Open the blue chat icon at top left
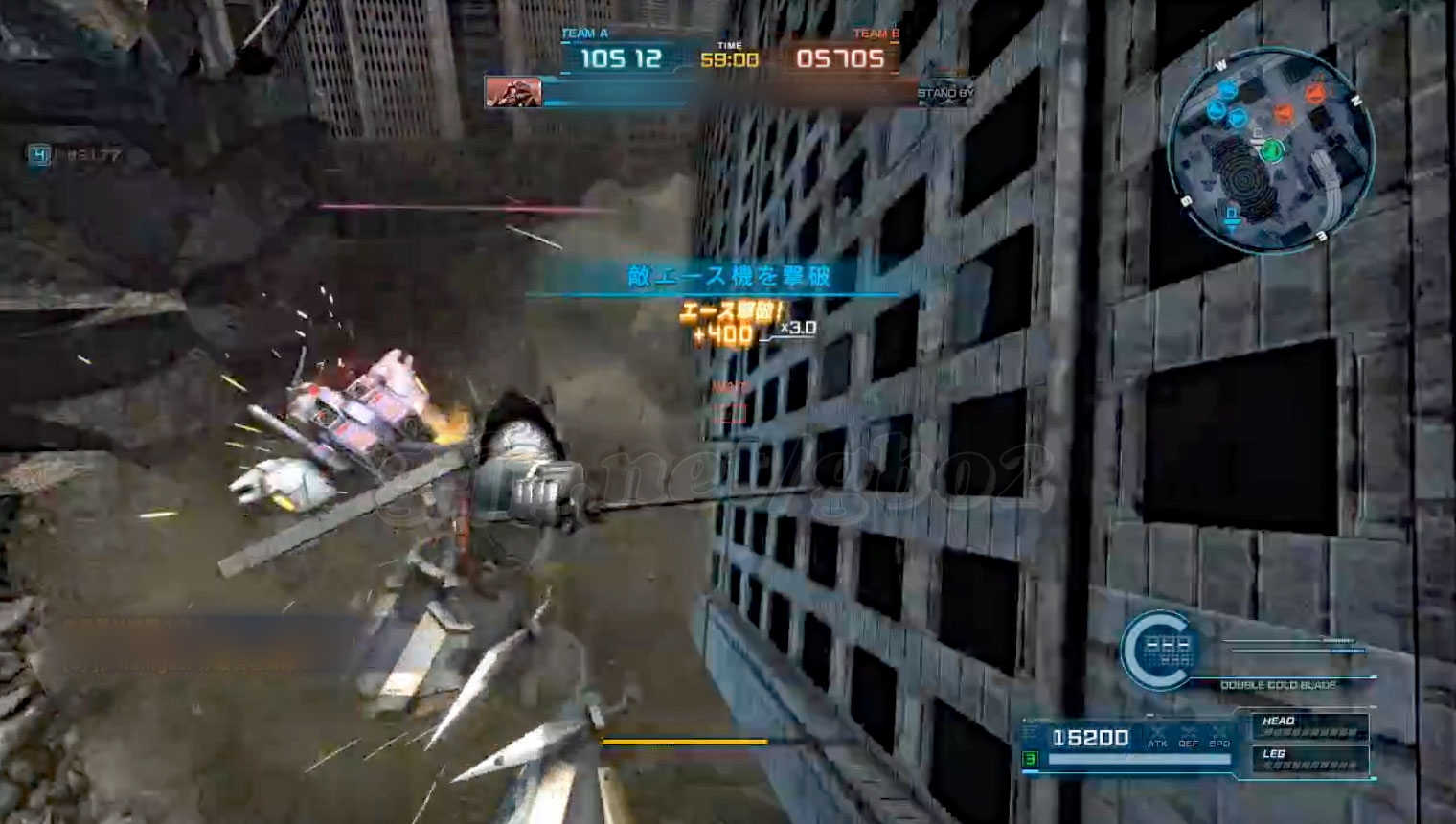 [x=38, y=154]
